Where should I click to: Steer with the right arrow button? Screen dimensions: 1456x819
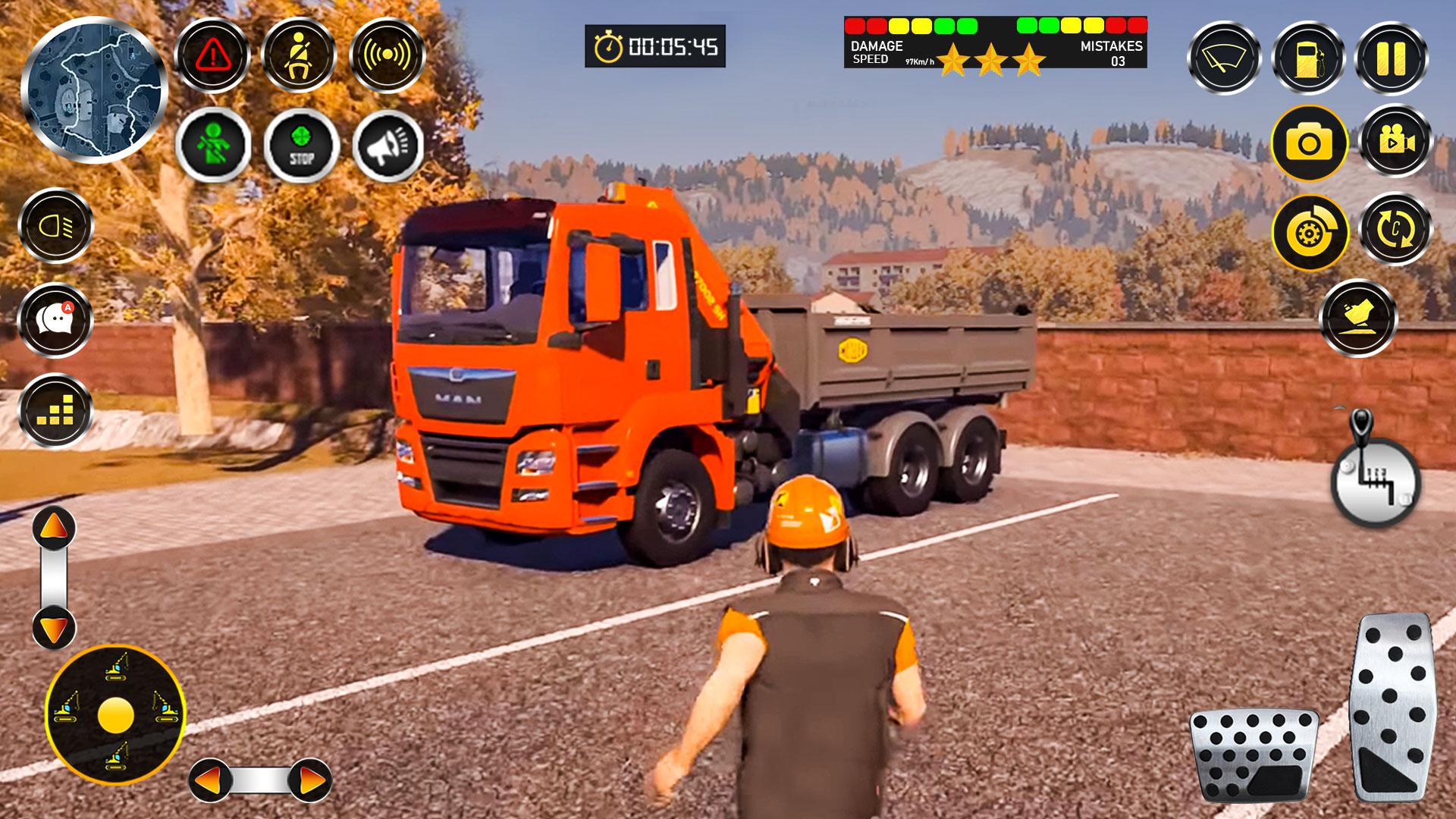tap(309, 780)
